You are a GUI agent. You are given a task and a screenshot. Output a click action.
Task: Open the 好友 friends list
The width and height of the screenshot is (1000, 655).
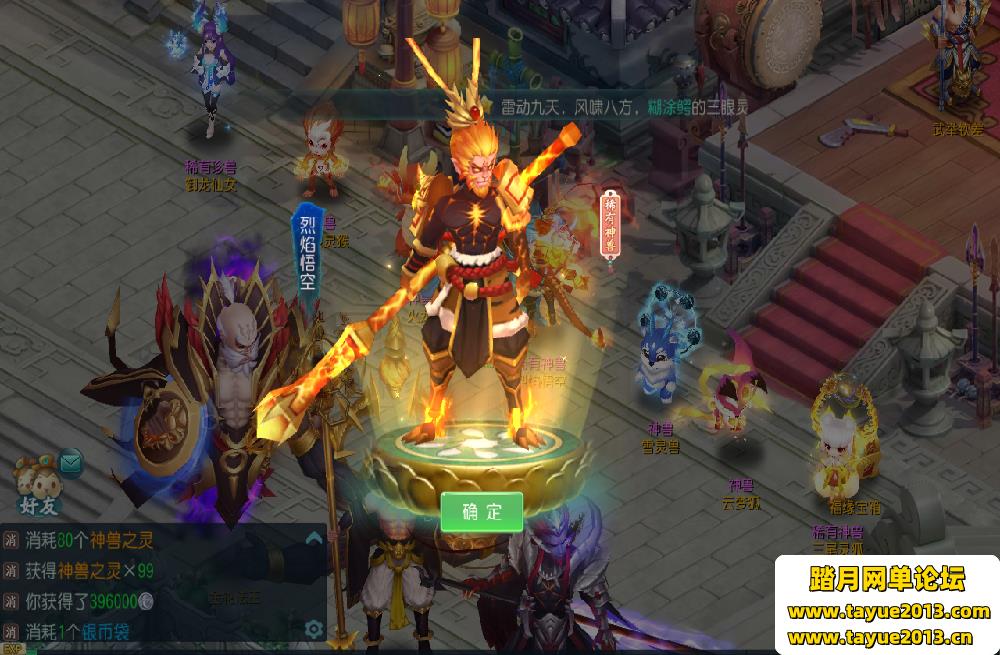[x=40, y=483]
